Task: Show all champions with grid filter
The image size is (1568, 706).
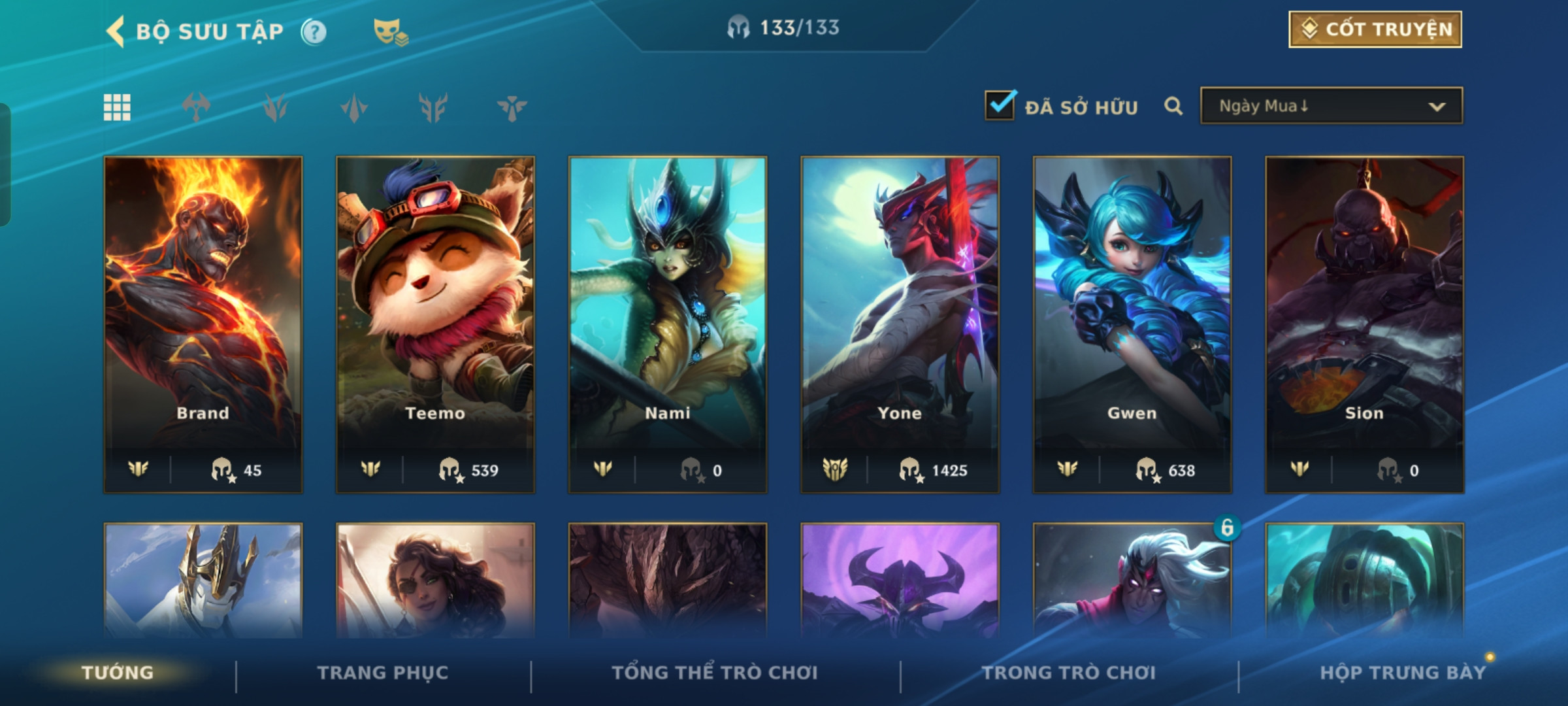Action: click(117, 107)
